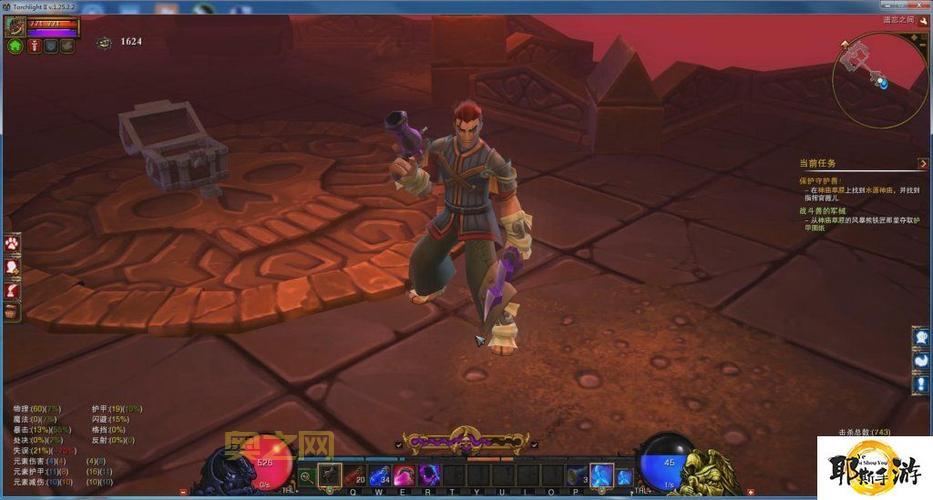Image resolution: width=933 pixels, height=500 pixels.
Task: Open the pet portrait panel
Action: click(x=16, y=26)
